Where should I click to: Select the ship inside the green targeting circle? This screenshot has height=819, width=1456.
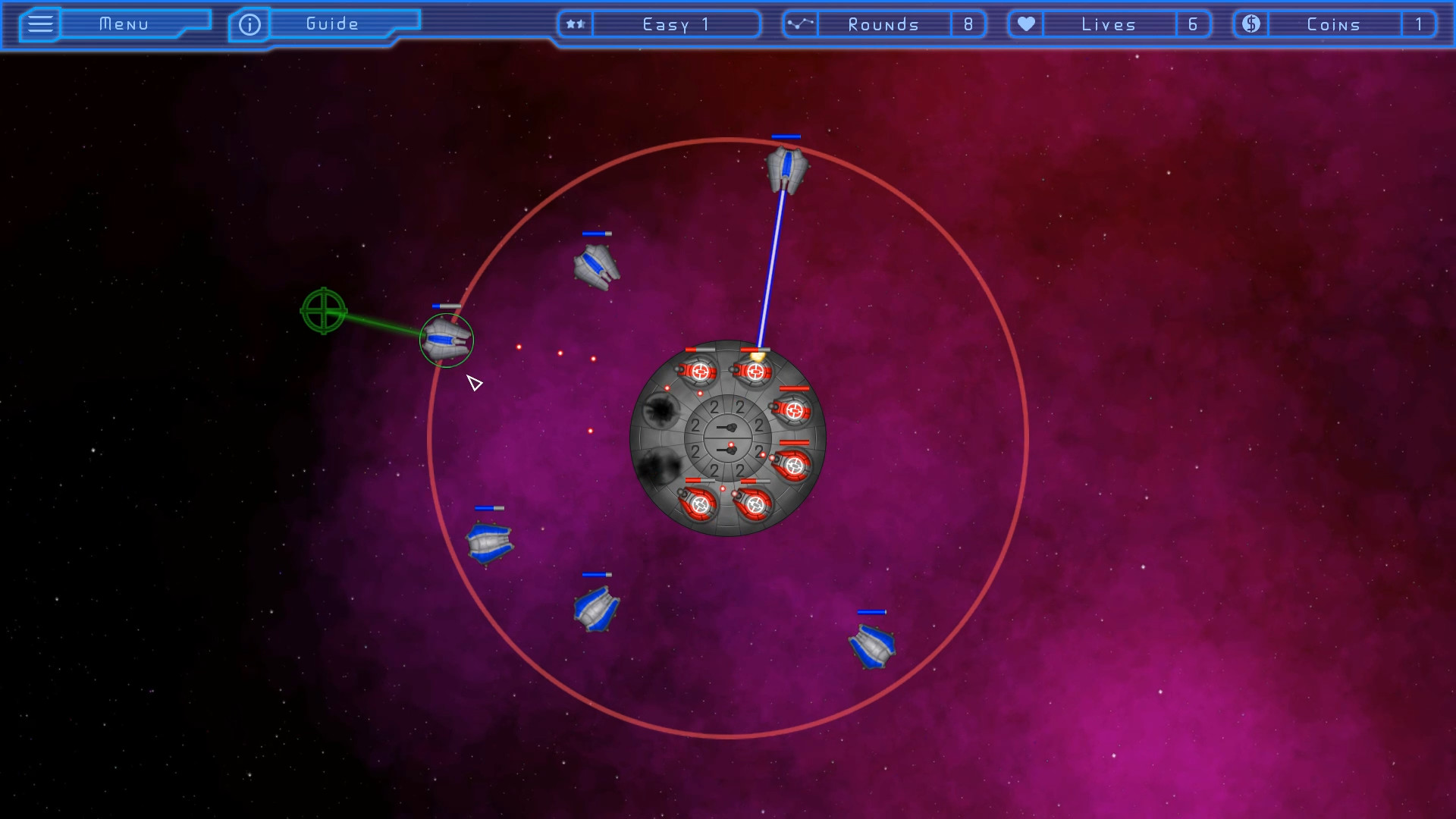445,340
